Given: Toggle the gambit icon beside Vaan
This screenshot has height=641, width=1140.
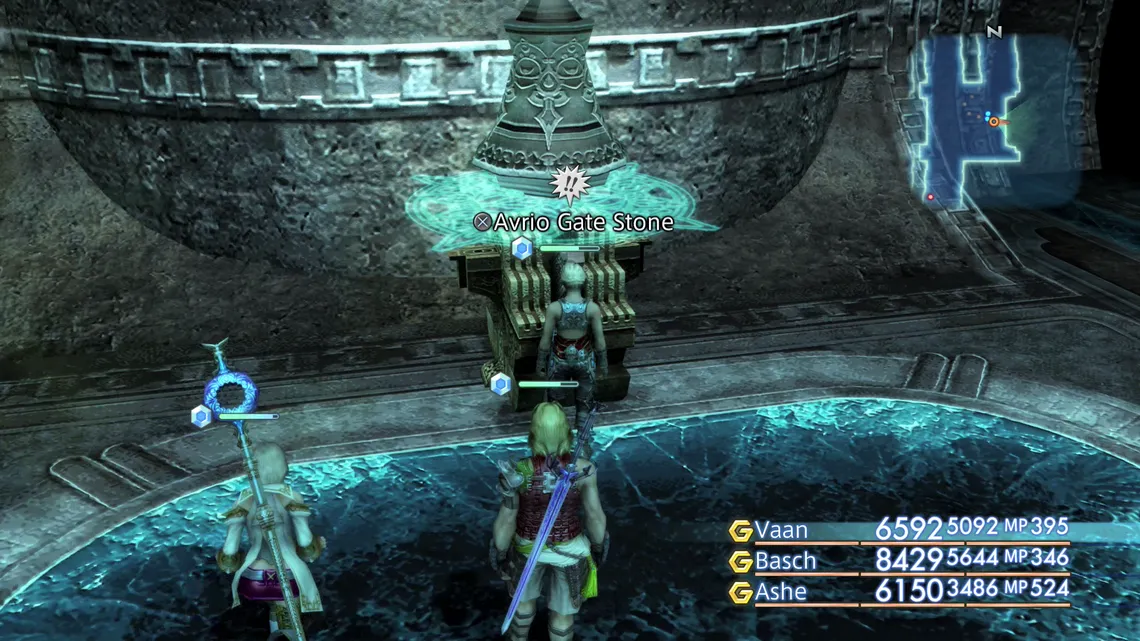Looking at the screenshot, I should (x=740, y=530).
